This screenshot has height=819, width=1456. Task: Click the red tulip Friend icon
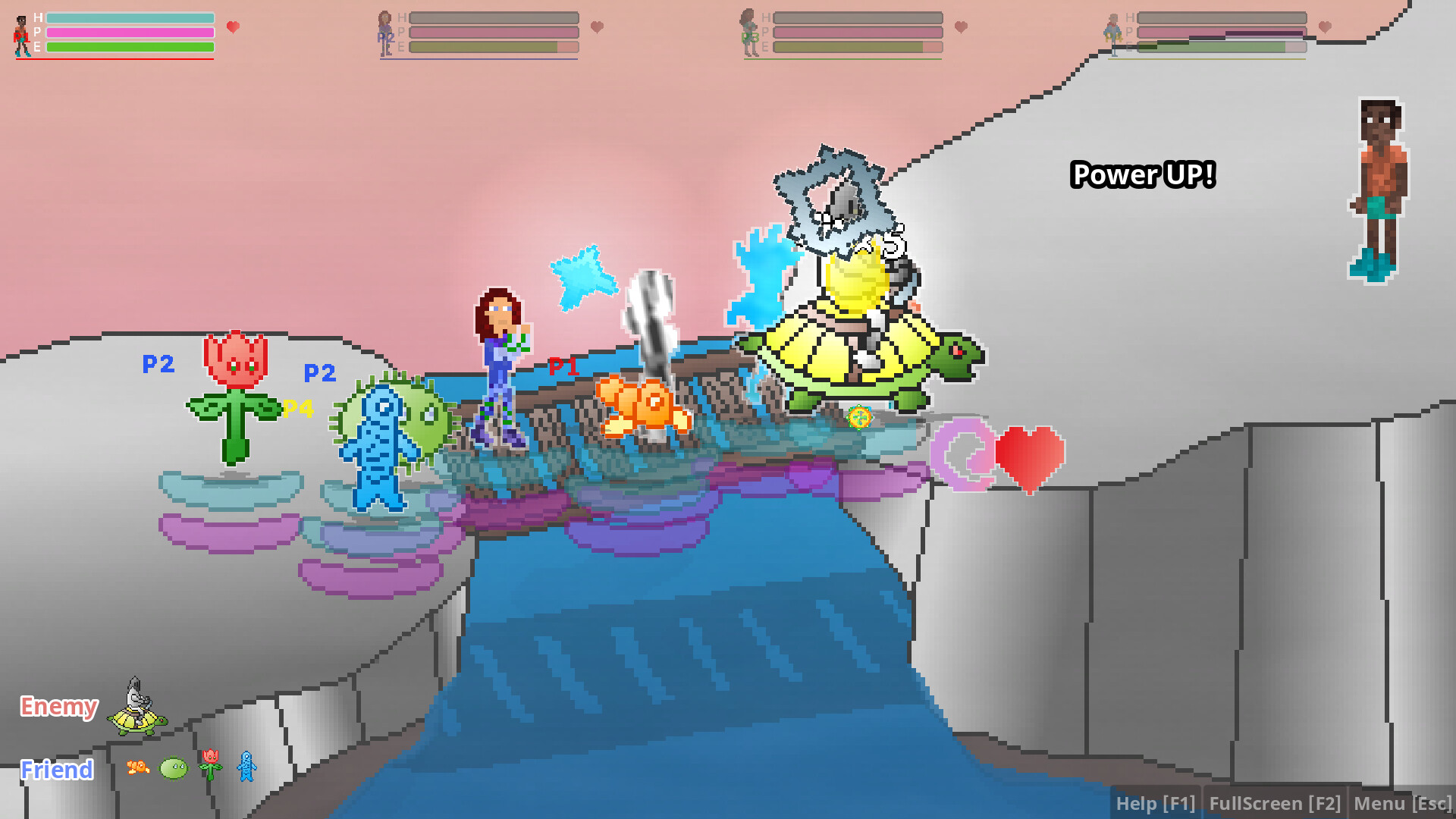pos(210,766)
